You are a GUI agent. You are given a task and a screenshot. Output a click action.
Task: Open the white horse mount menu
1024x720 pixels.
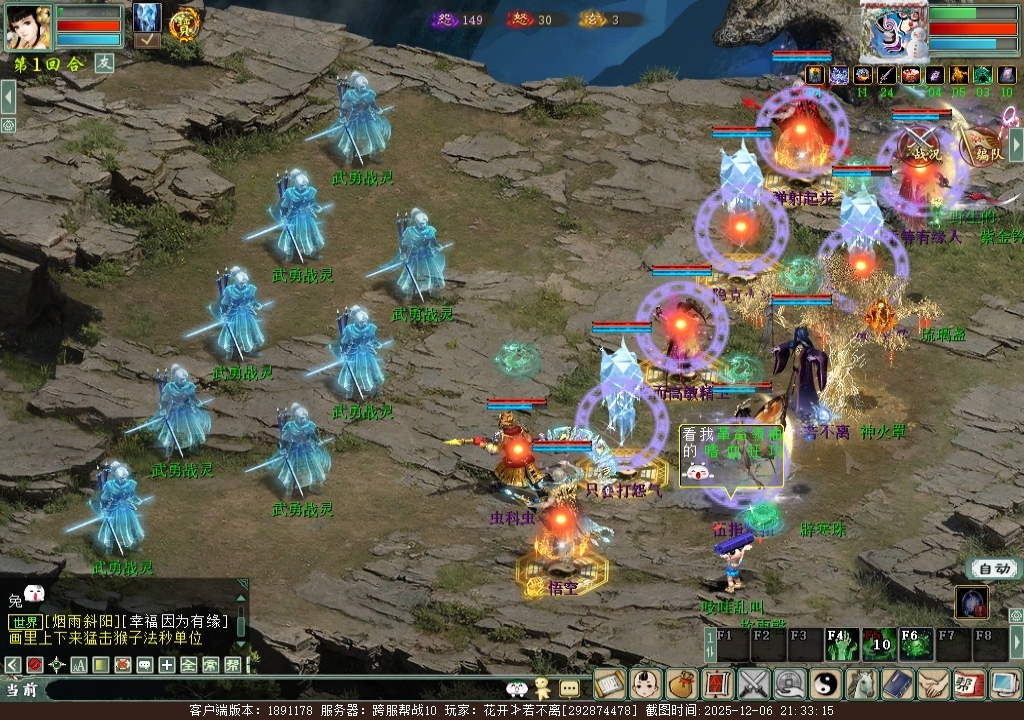pos(861,684)
